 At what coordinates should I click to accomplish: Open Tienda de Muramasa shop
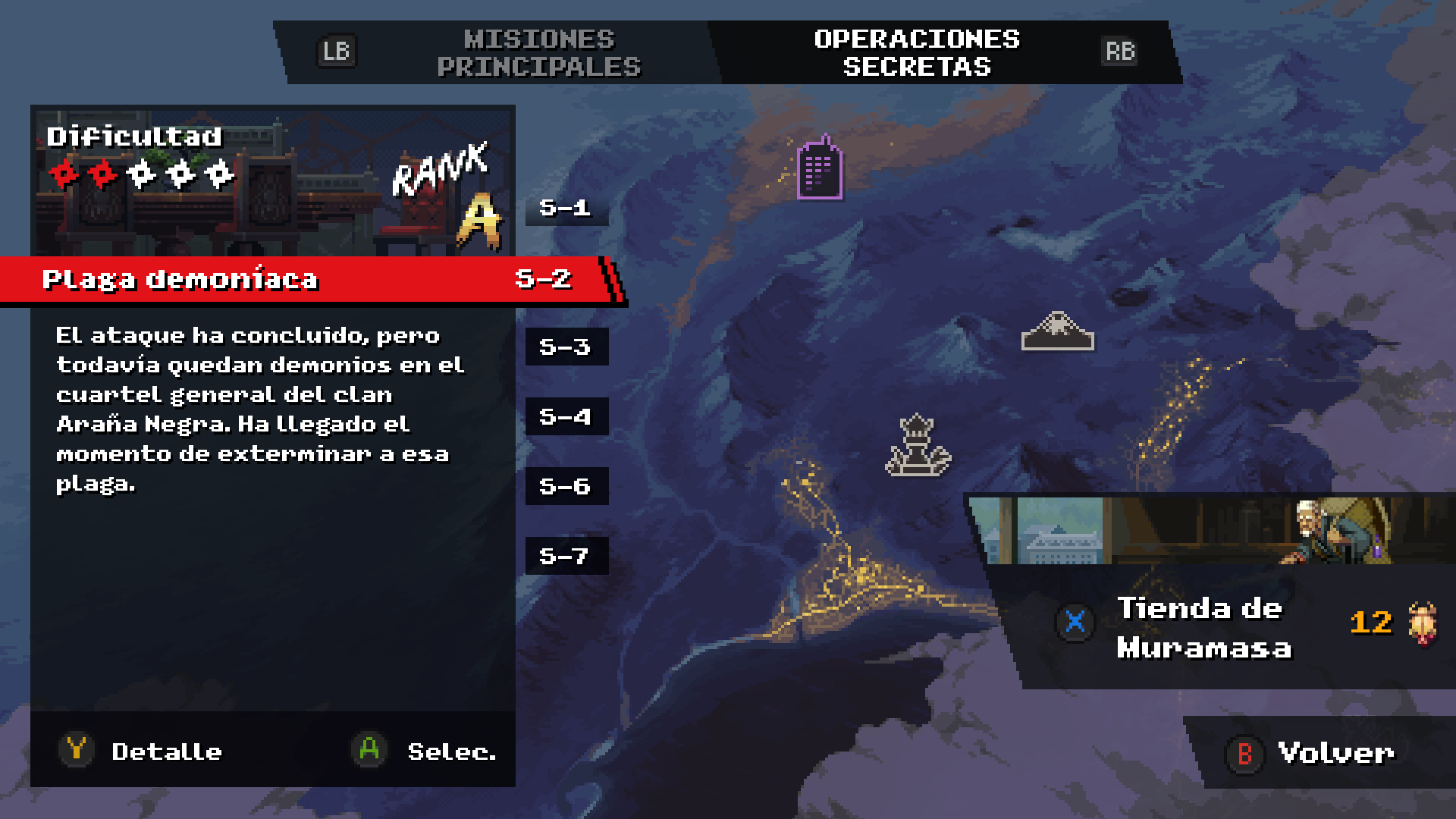point(1203,627)
